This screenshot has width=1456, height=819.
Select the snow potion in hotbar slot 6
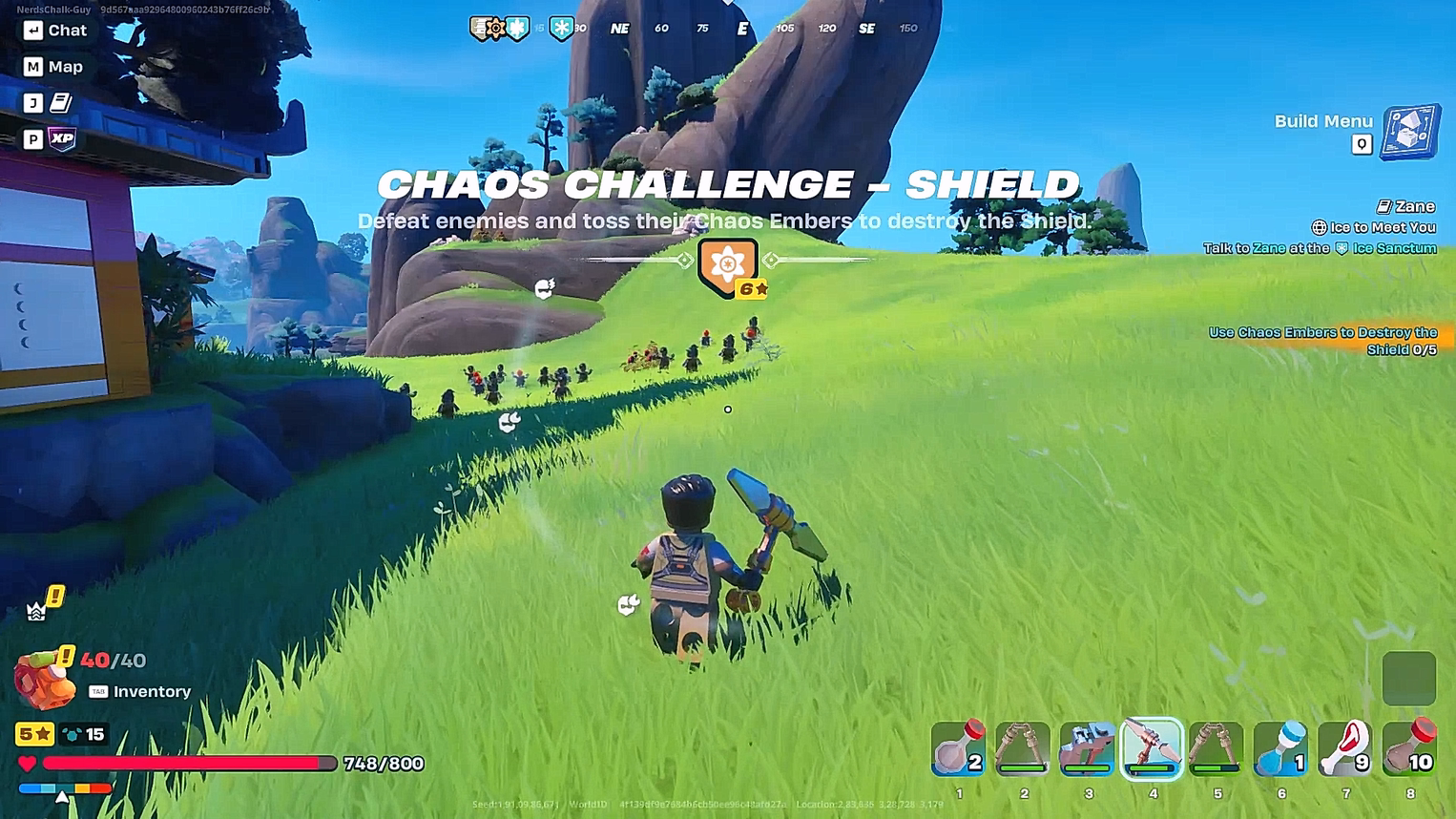(1280, 748)
